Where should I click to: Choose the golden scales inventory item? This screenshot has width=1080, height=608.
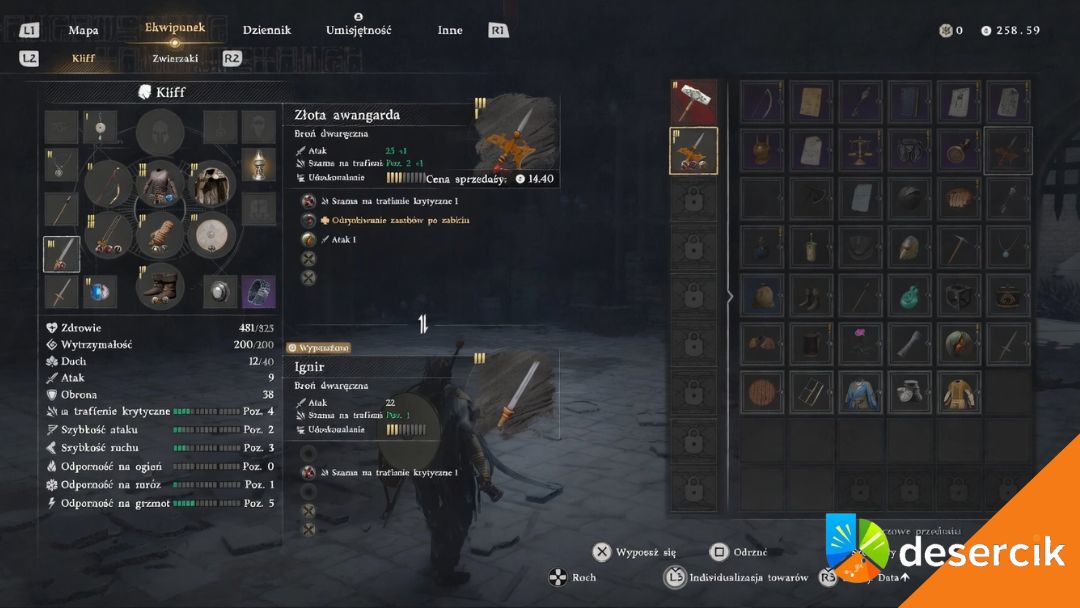(858, 149)
